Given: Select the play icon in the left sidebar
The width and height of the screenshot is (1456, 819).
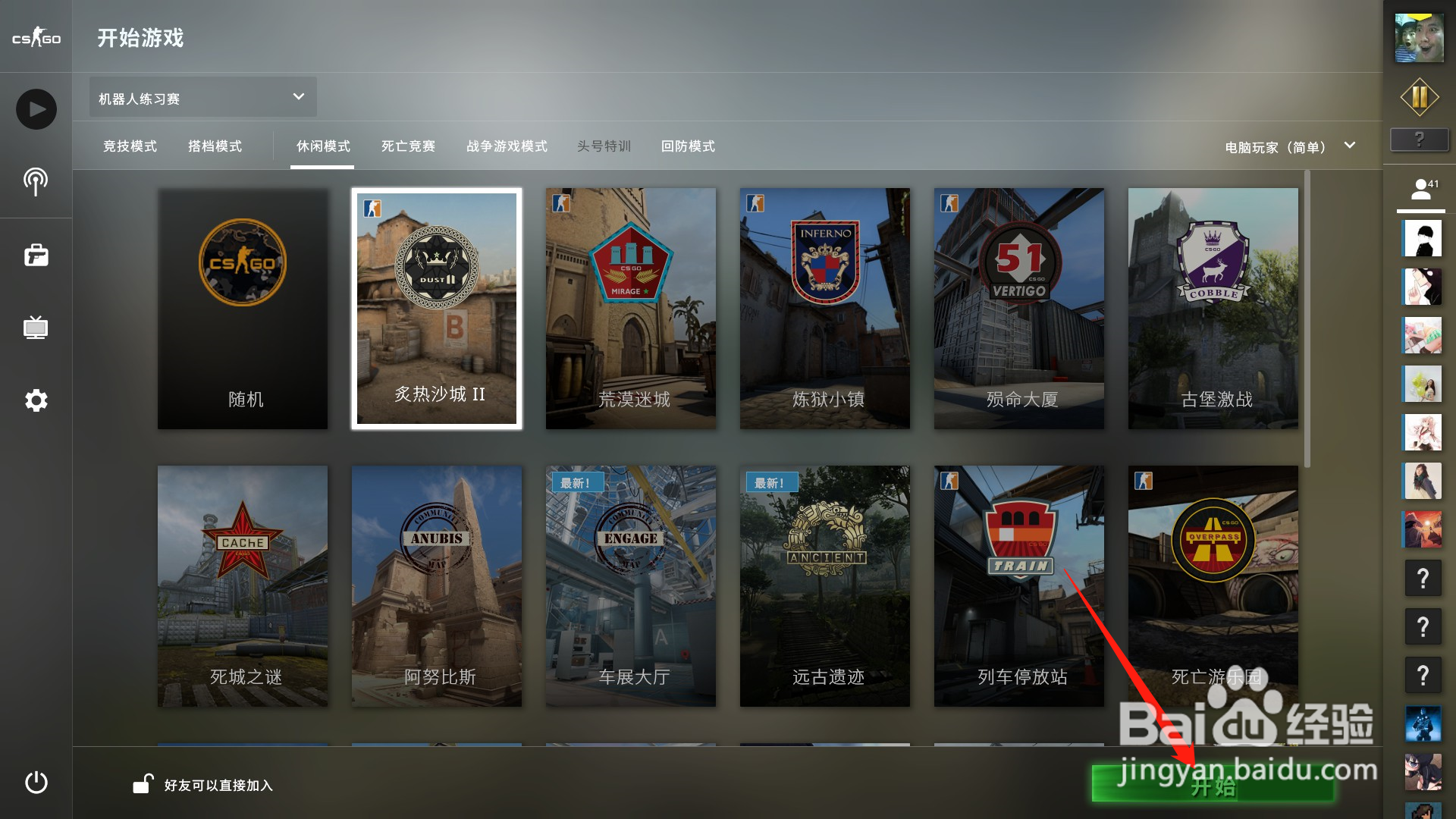Looking at the screenshot, I should click(x=35, y=108).
